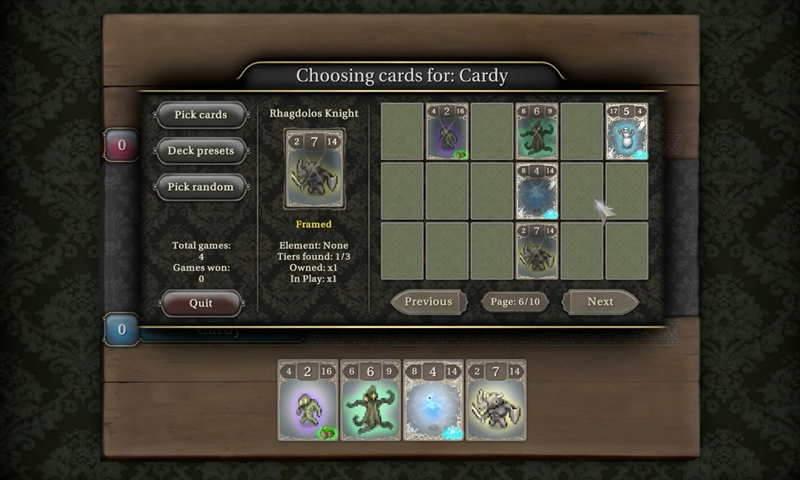The image size is (800, 480).
Task: Go to the Previous card page
Action: (428, 302)
